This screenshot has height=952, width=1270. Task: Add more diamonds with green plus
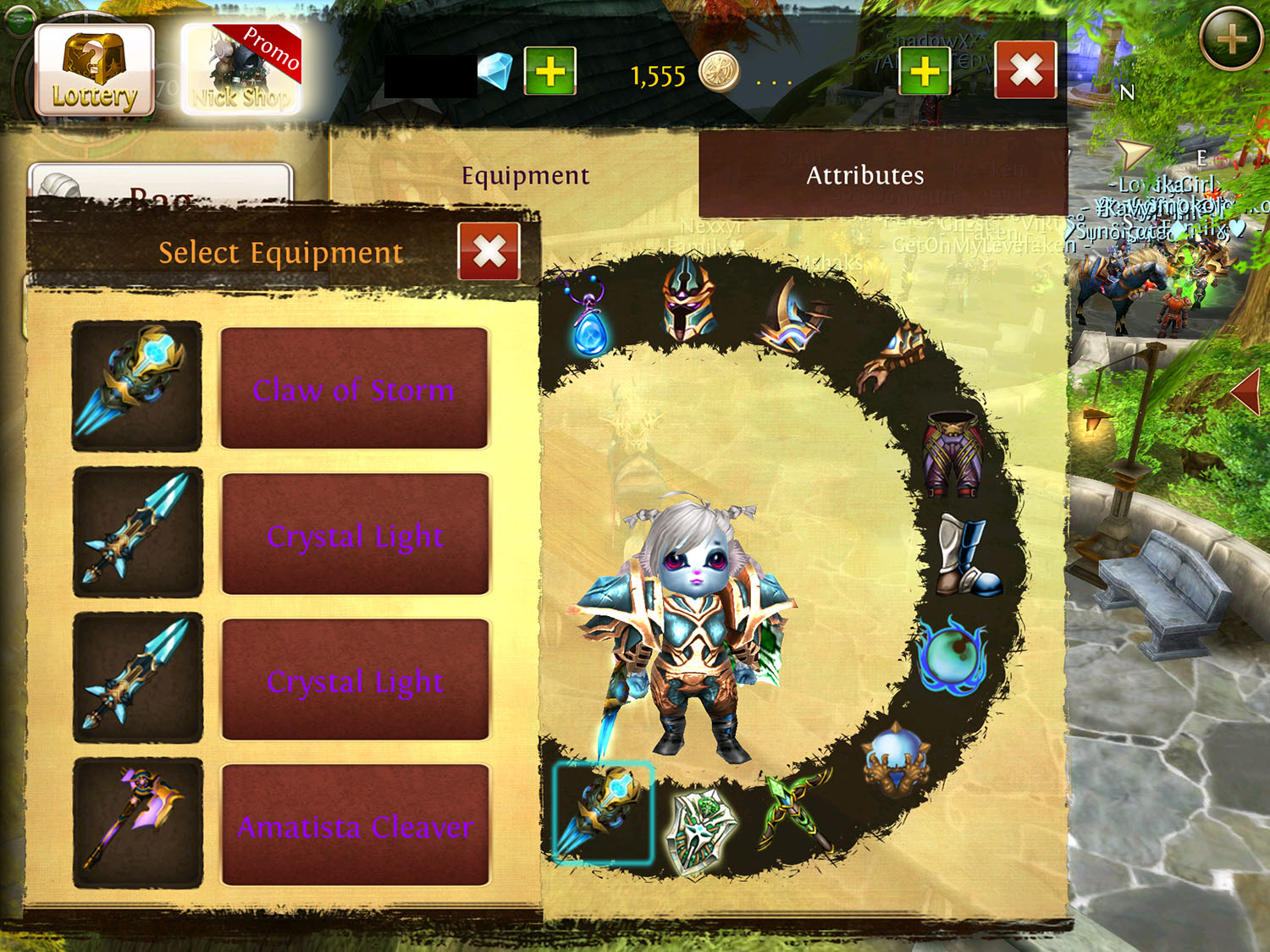(x=550, y=71)
